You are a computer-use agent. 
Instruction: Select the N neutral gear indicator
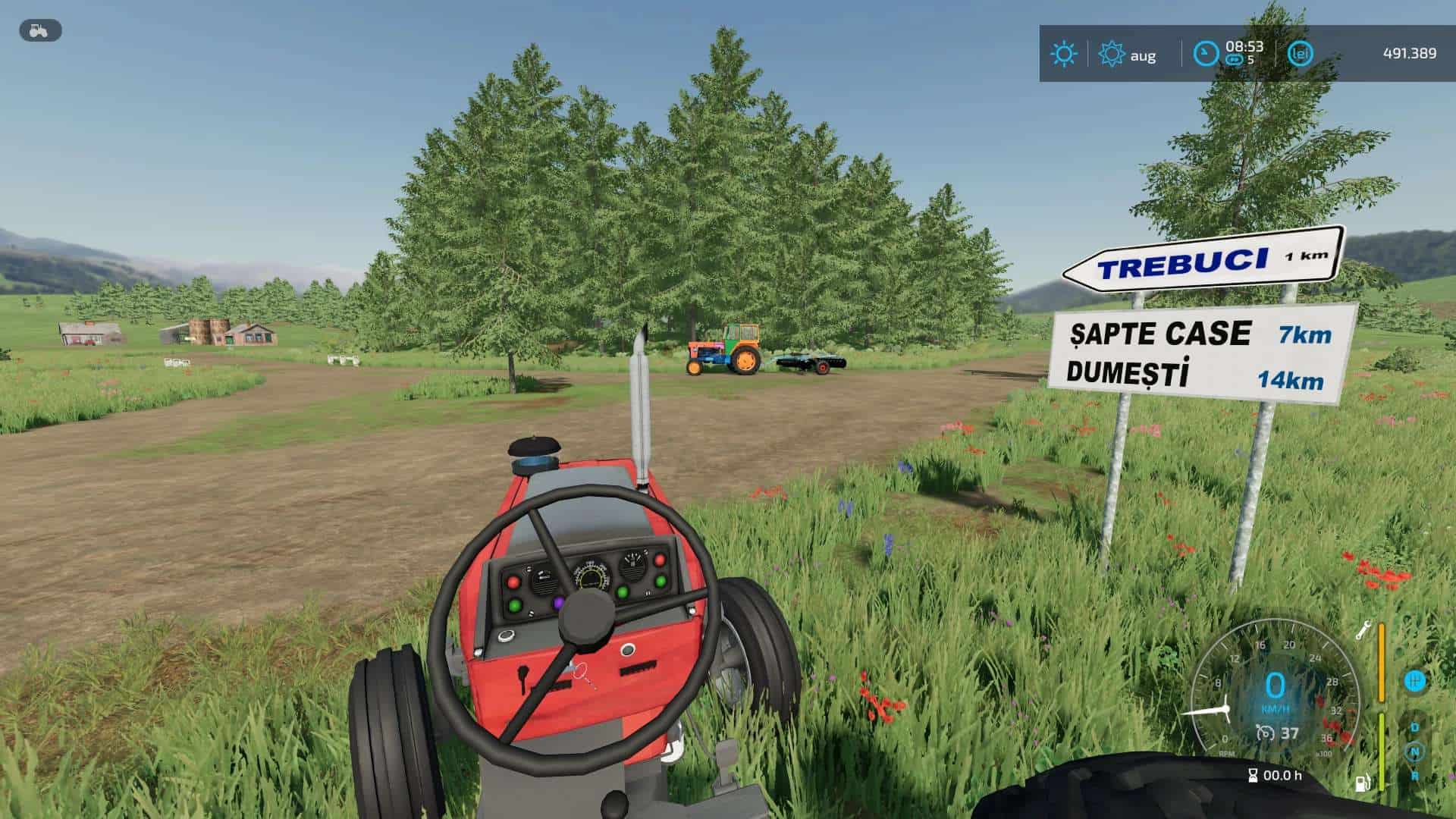pos(1414,752)
